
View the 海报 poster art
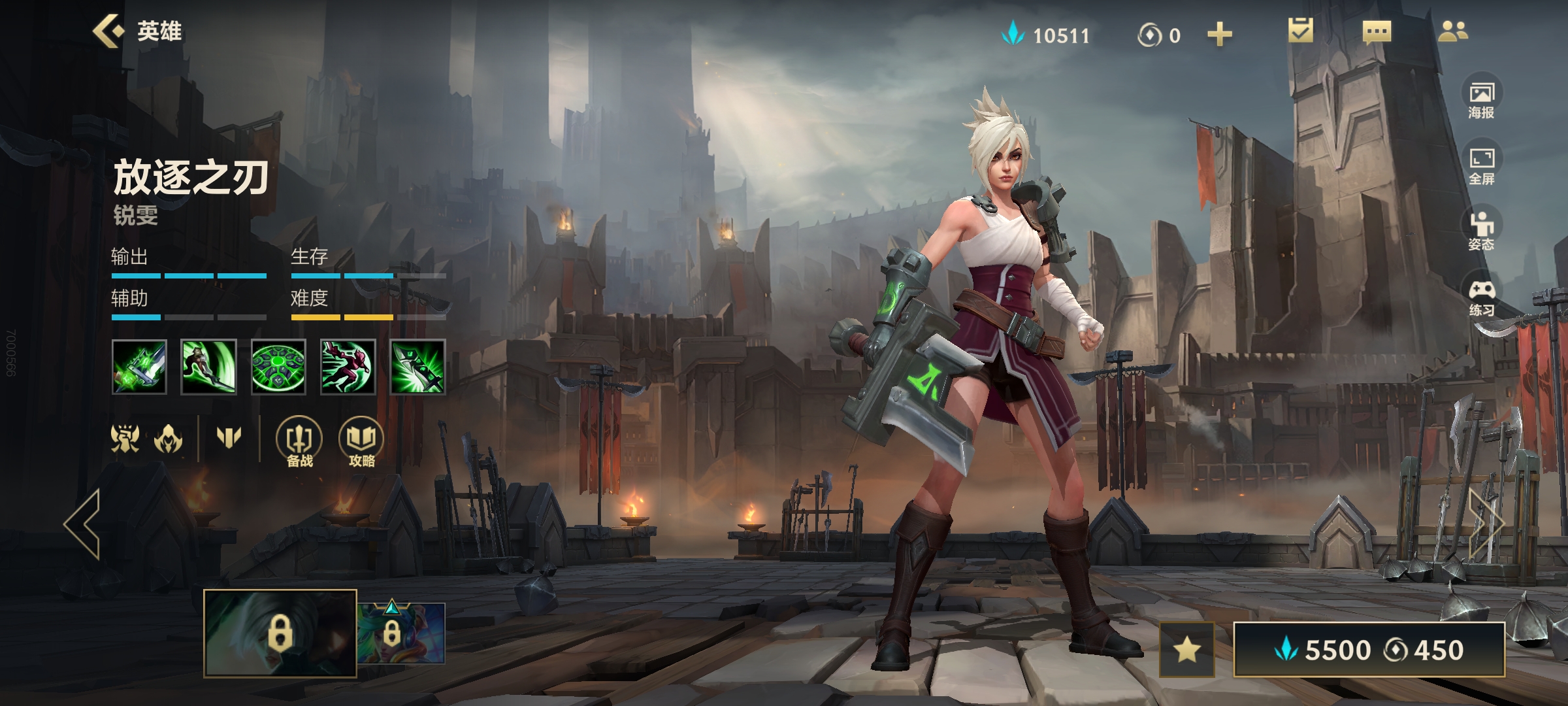1481,99
